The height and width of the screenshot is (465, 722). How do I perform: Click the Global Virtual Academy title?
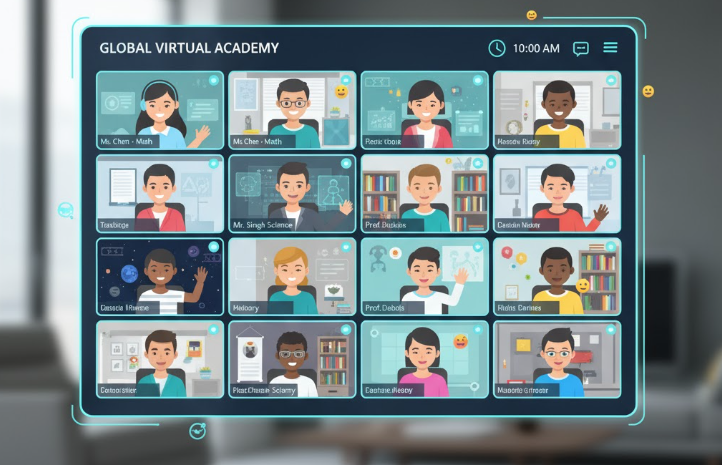coord(189,48)
